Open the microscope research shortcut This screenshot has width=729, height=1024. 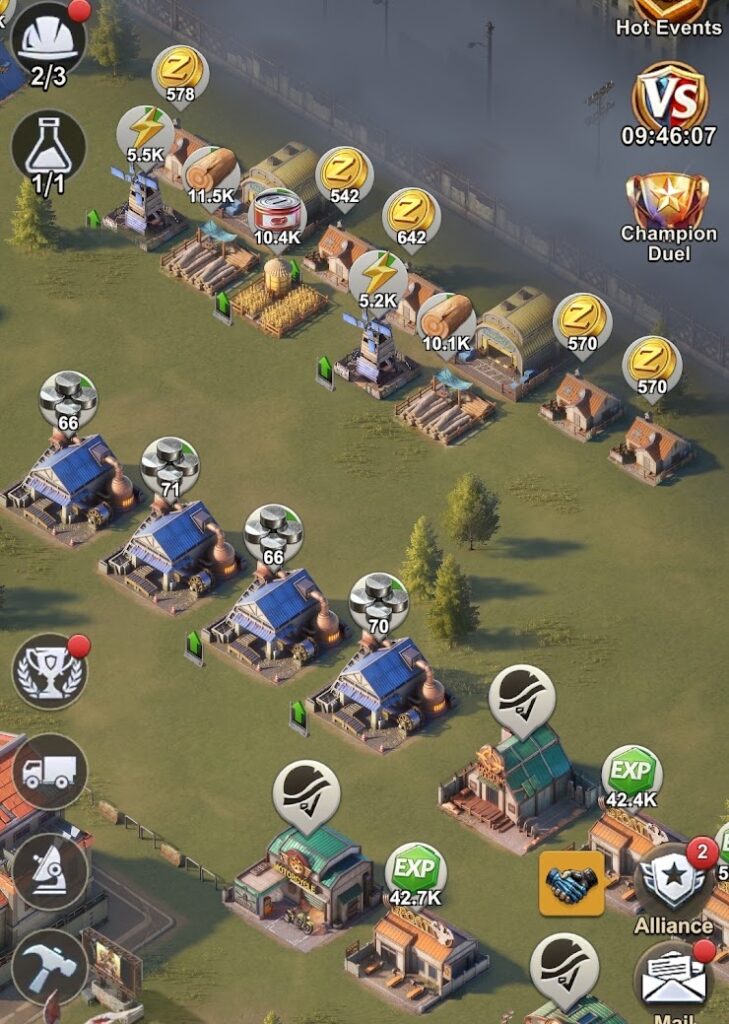point(49,870)
